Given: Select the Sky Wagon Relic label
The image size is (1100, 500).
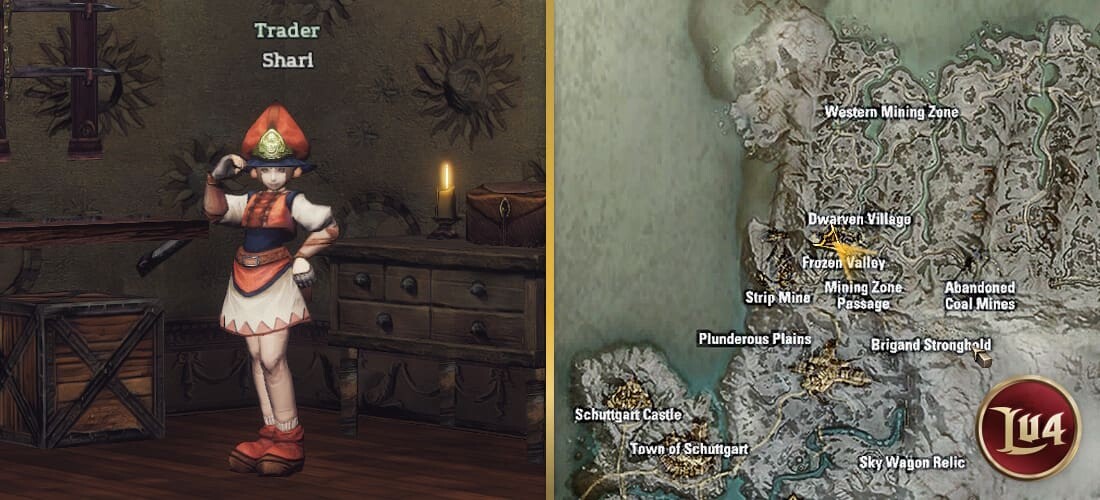Looking at the screenshot, I should [x=912, y=462].
